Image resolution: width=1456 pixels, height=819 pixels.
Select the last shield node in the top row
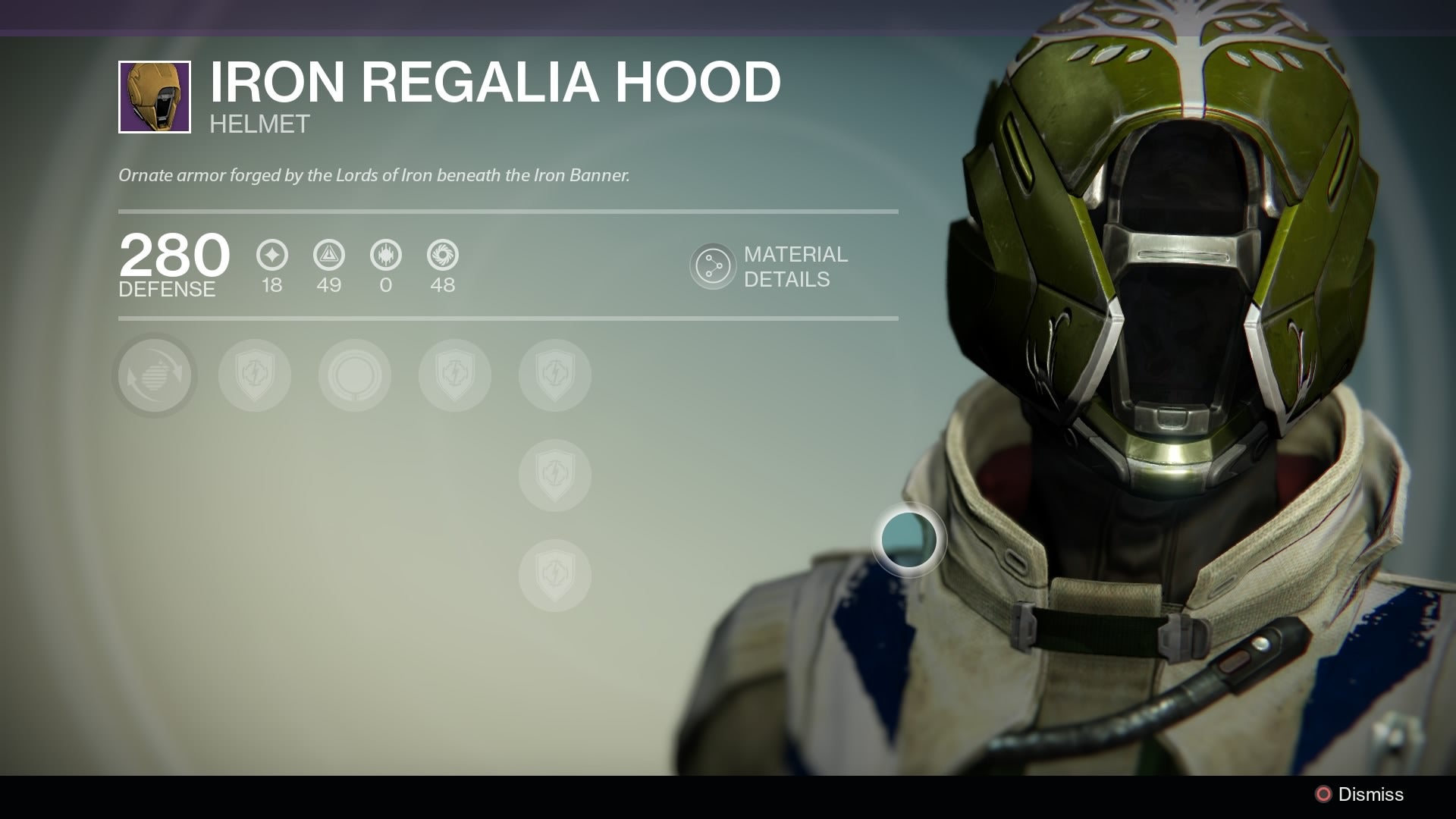pos(554,375)
